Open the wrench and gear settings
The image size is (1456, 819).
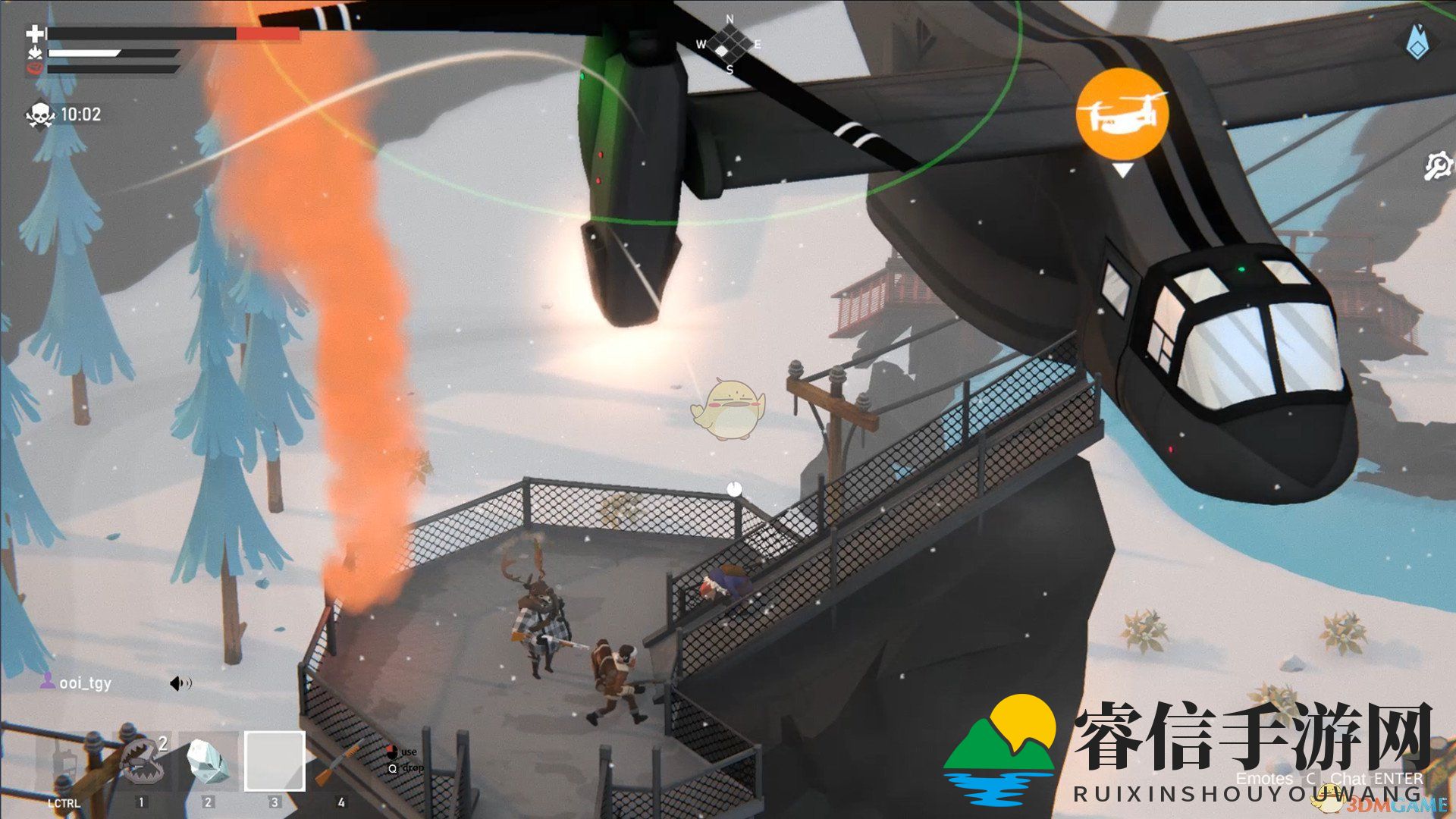[x=1436, y=166]
